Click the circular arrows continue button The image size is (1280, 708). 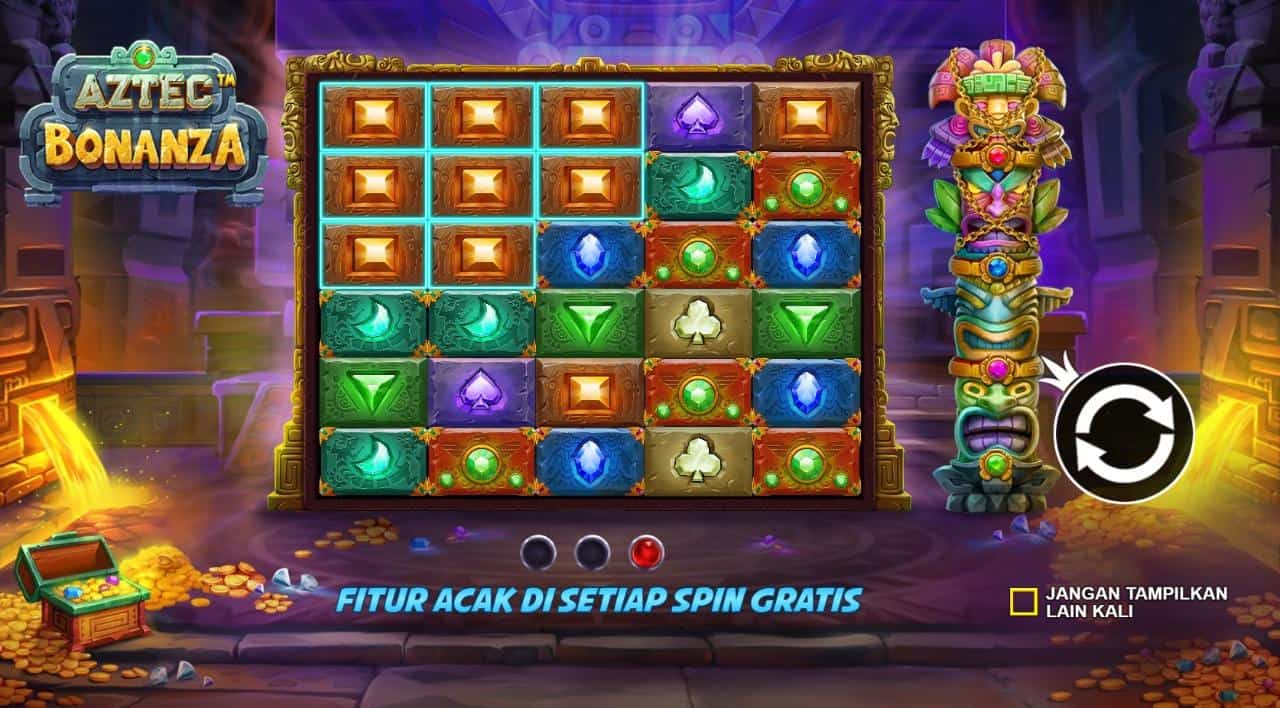tap(1124, 433)
